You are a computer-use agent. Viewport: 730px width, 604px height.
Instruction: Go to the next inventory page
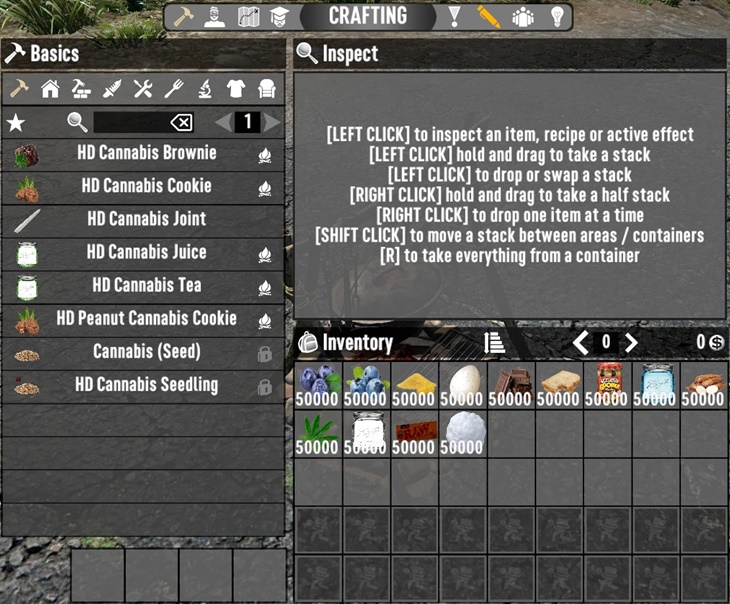point(631,343)
